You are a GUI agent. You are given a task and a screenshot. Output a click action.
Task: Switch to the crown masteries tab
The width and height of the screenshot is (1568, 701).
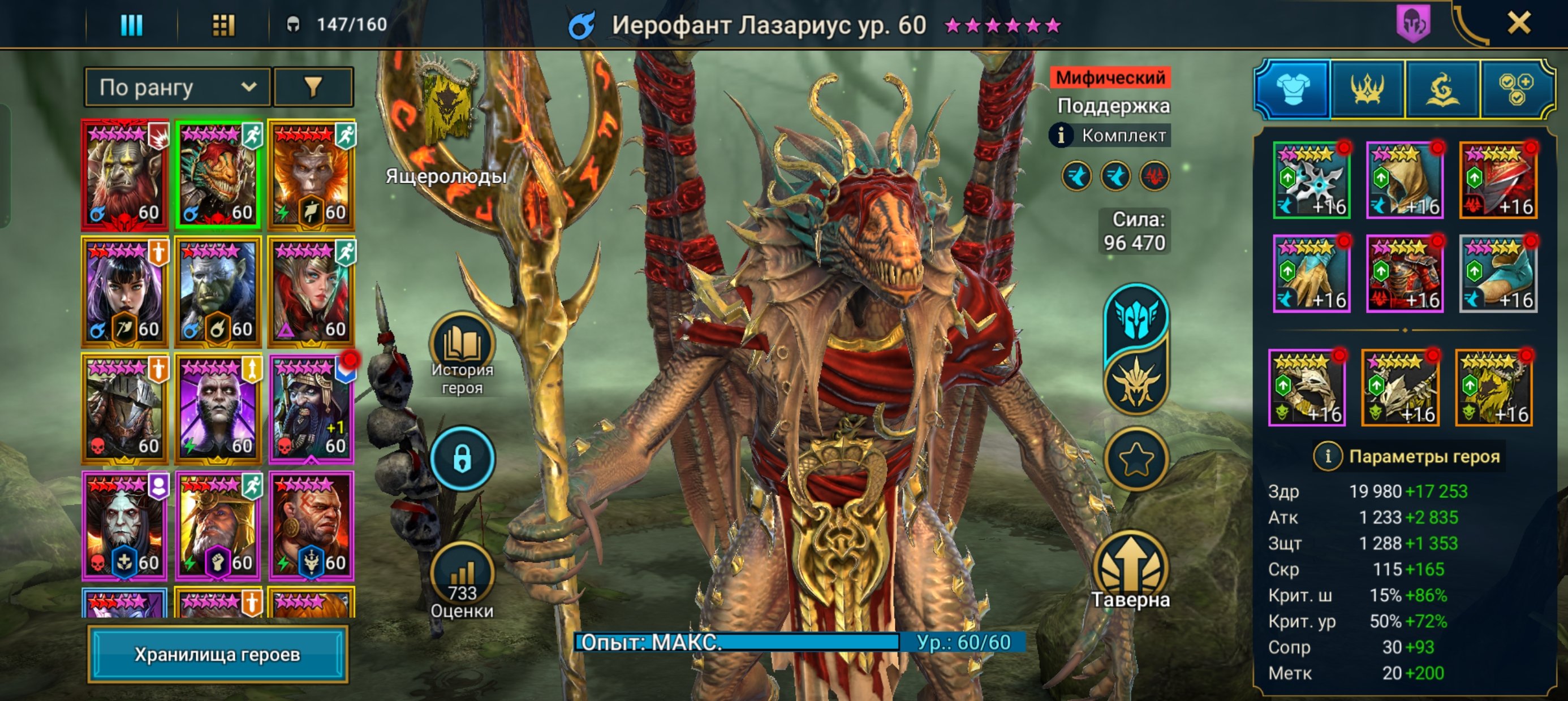click(x=1367, y=89)
